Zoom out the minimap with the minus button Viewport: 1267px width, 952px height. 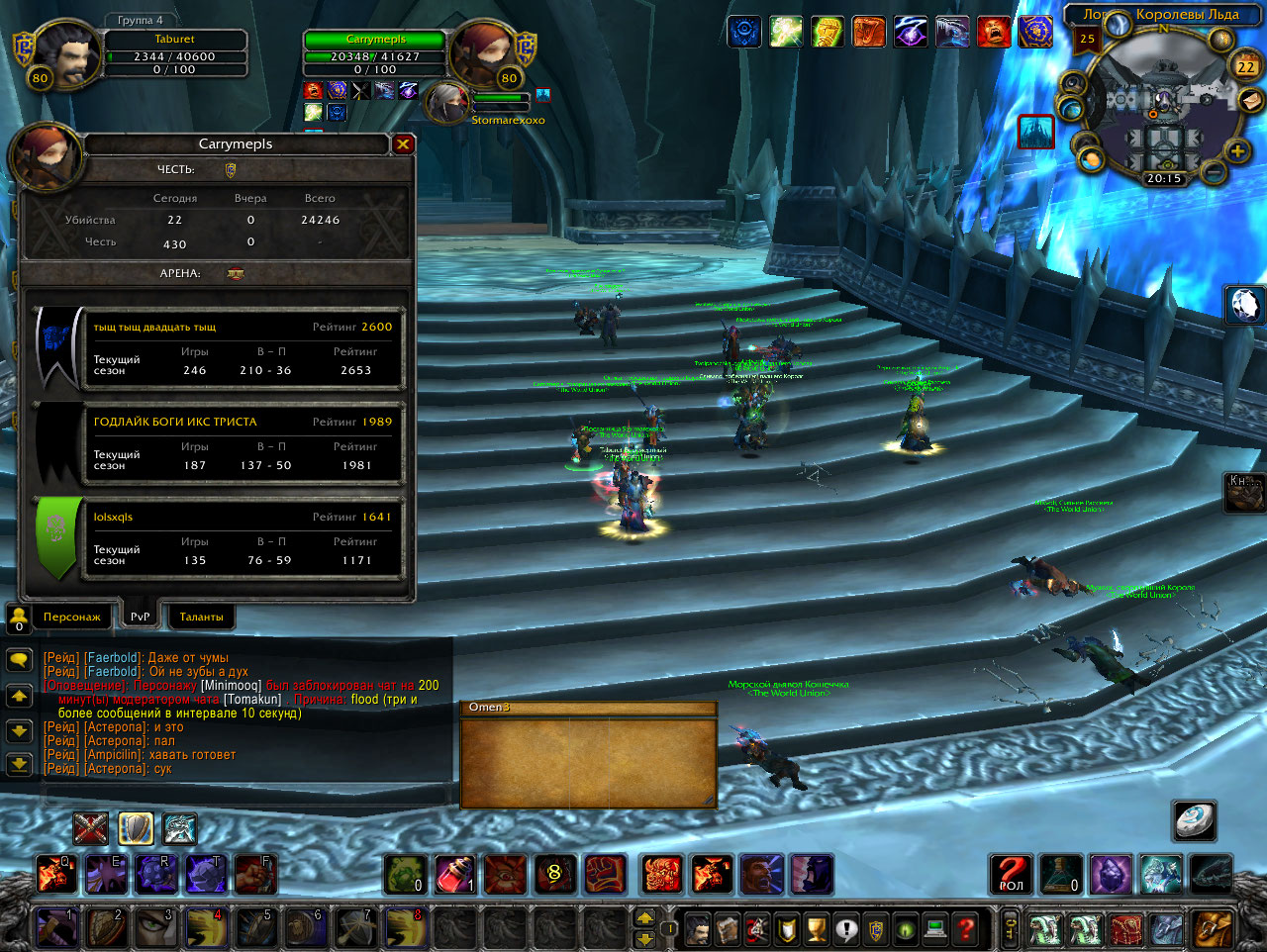1215,173
